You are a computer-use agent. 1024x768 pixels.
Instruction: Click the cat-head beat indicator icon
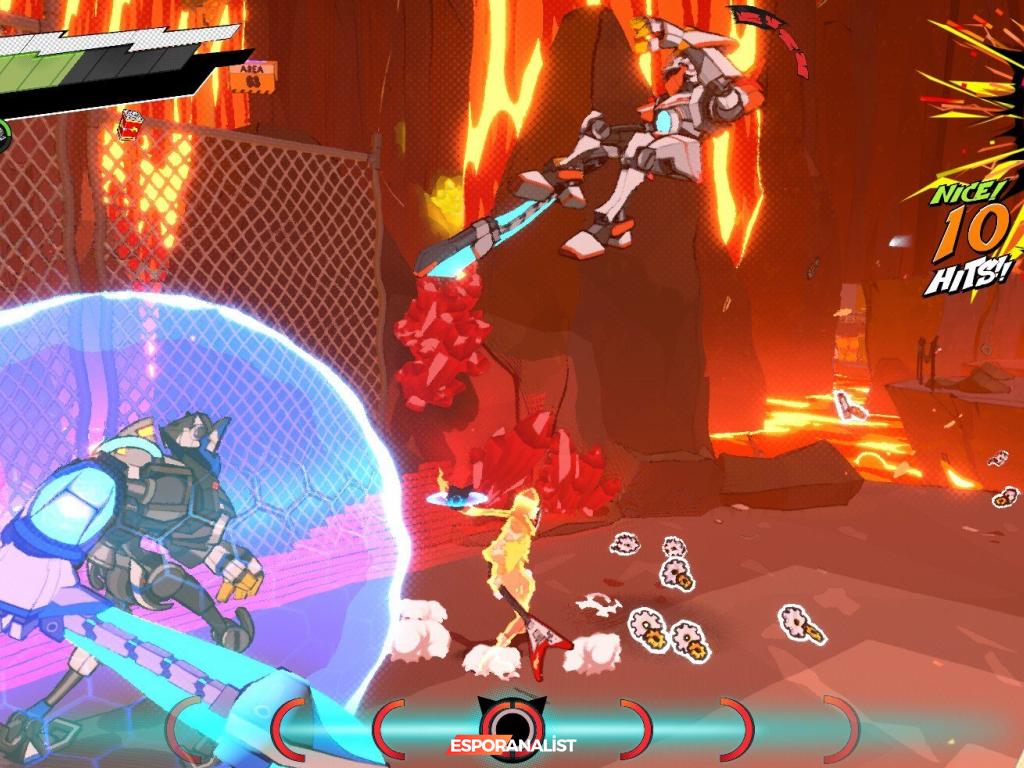511,719
